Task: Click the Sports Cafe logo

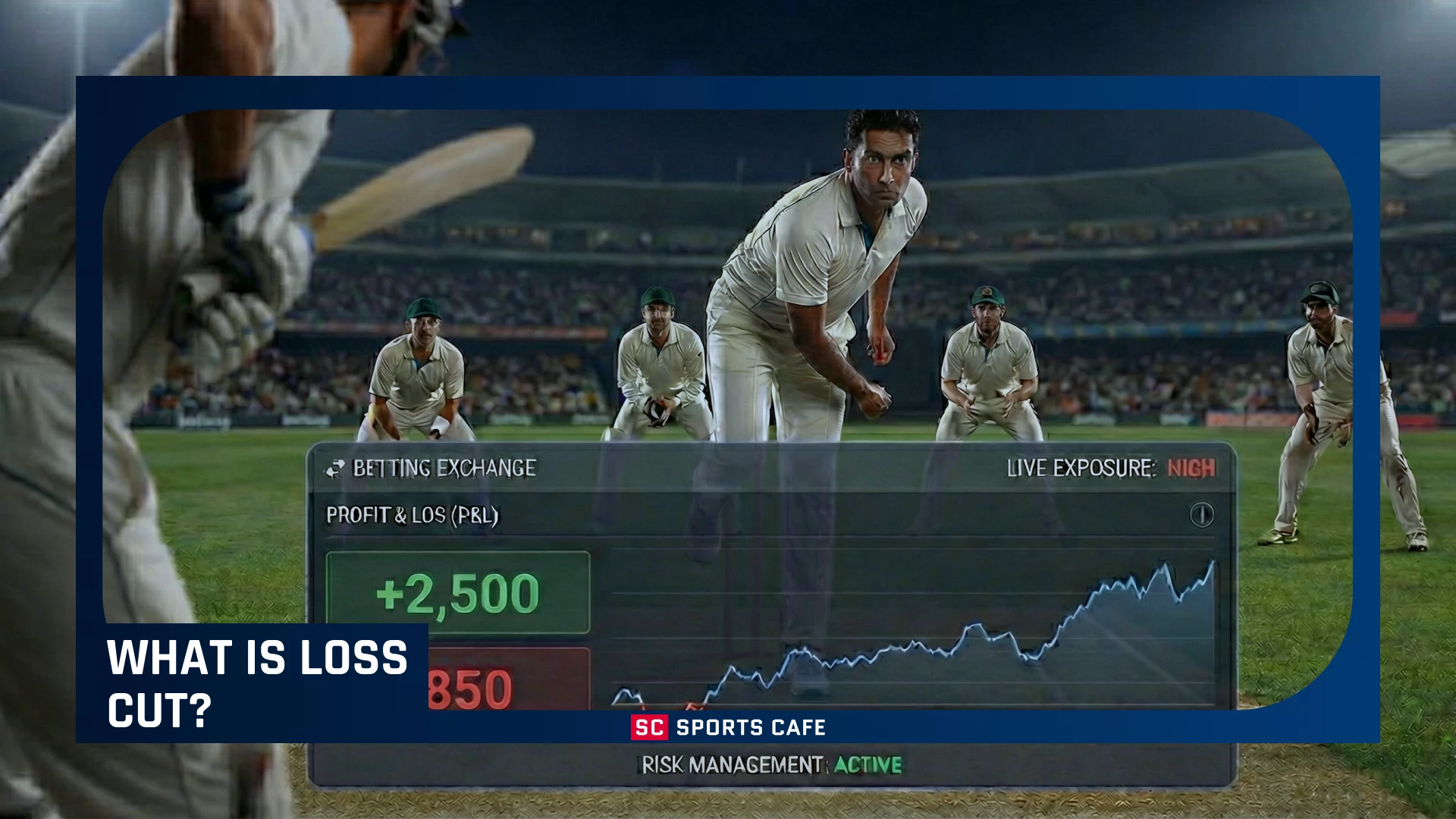Action: [727, 727]
